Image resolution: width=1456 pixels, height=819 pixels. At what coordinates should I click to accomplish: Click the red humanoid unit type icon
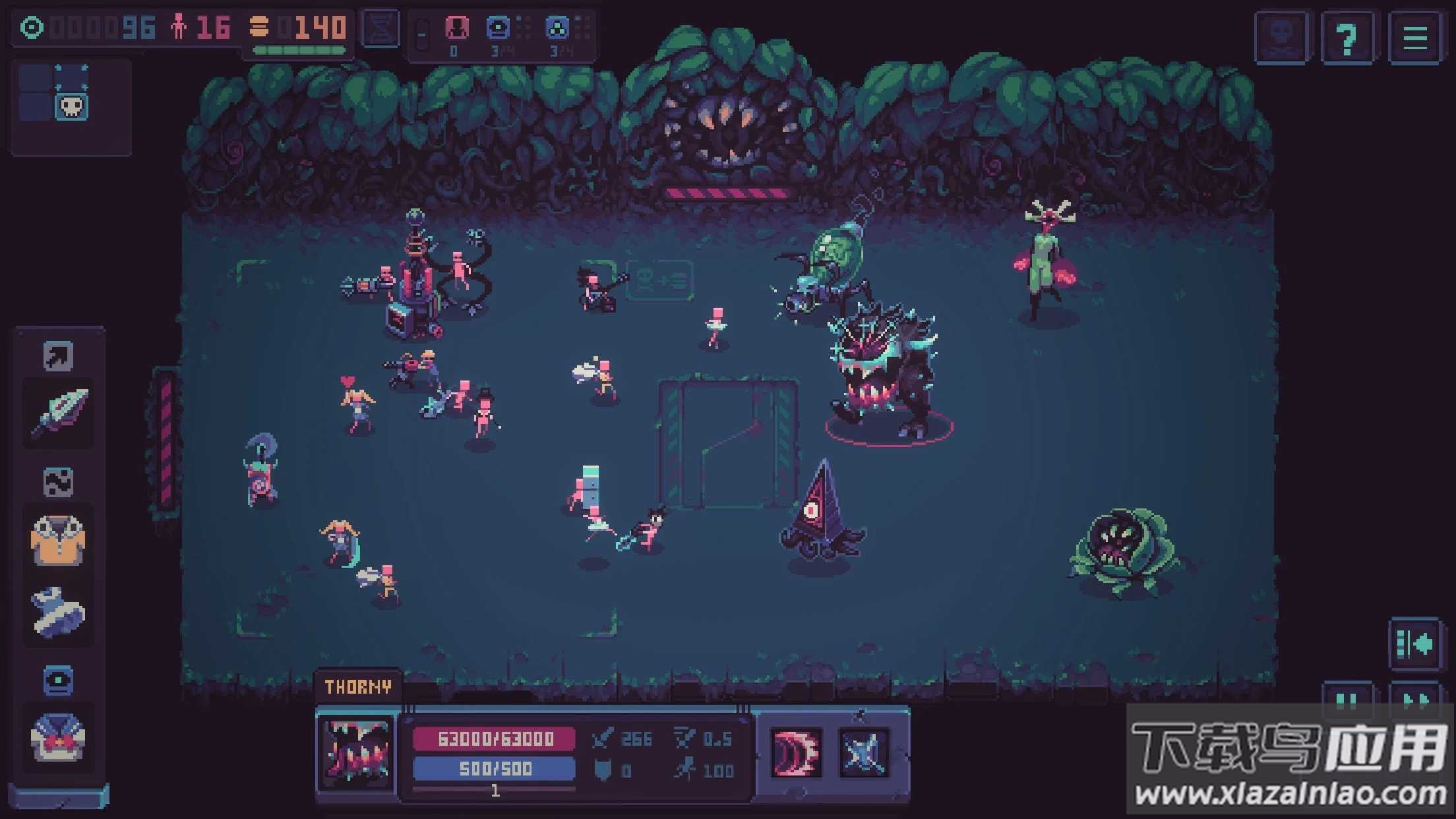pyautogui.click(x=456, y=28)
